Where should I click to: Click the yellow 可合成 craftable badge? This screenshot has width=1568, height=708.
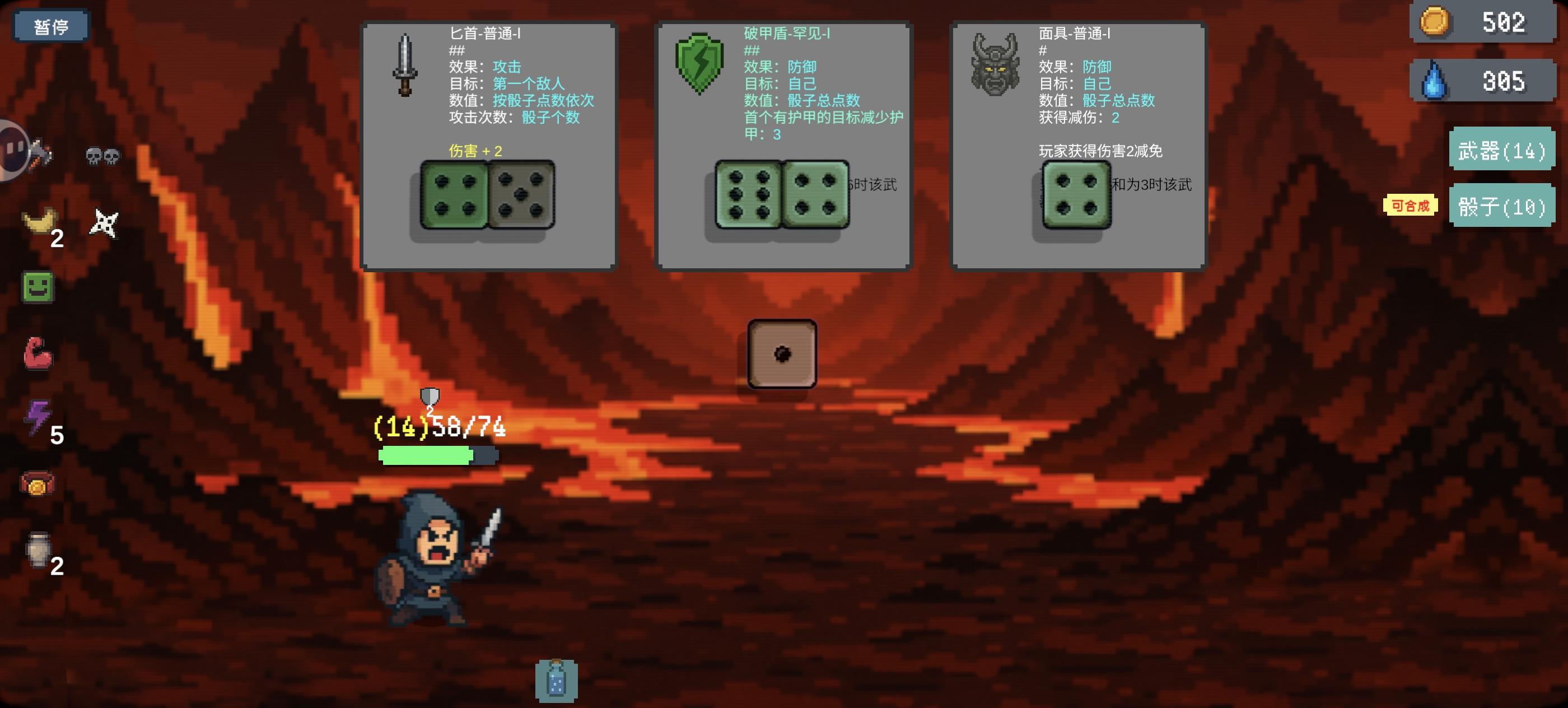point(1411,206)
